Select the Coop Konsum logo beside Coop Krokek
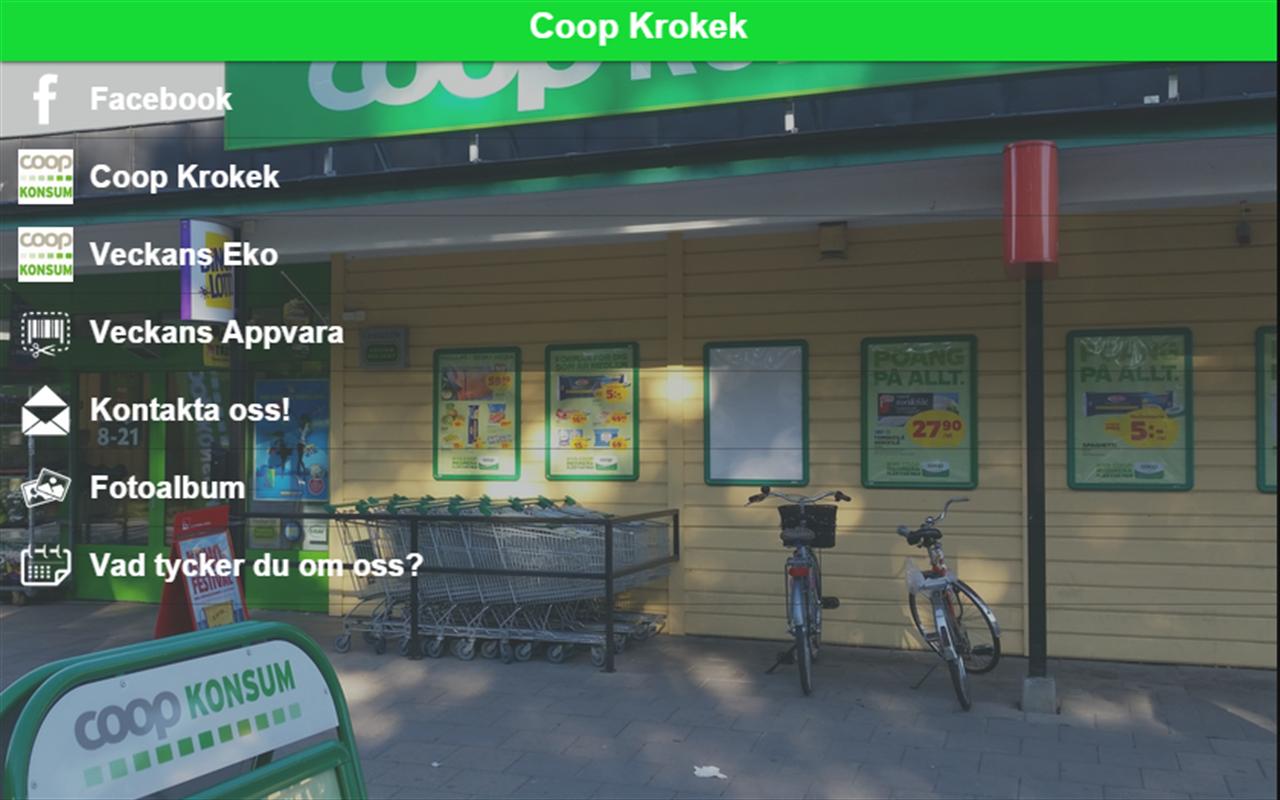This screenshot has height=800, width=1280. 44,176
